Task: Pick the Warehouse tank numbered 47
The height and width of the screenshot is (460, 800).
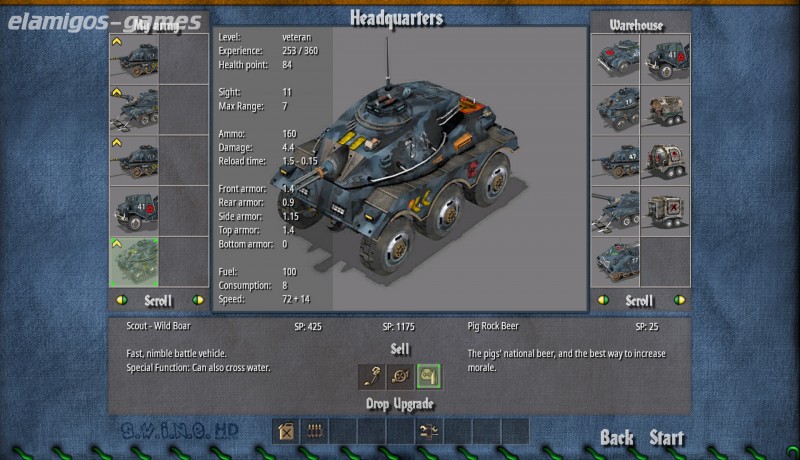Action: (x=615, y=160)
